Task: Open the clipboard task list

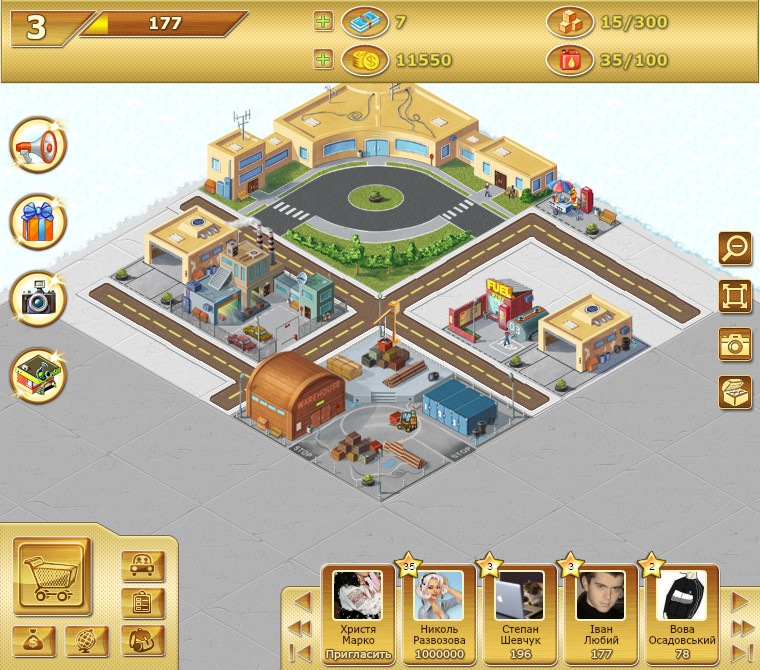Action: [x=142, y=603]
